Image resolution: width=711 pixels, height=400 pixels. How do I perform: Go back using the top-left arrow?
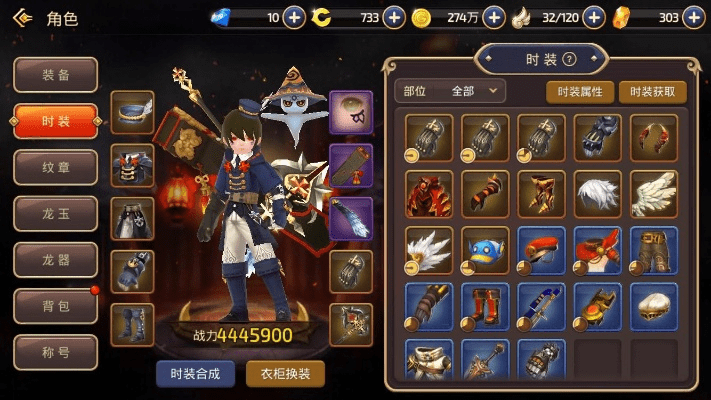tap(24, 18)
